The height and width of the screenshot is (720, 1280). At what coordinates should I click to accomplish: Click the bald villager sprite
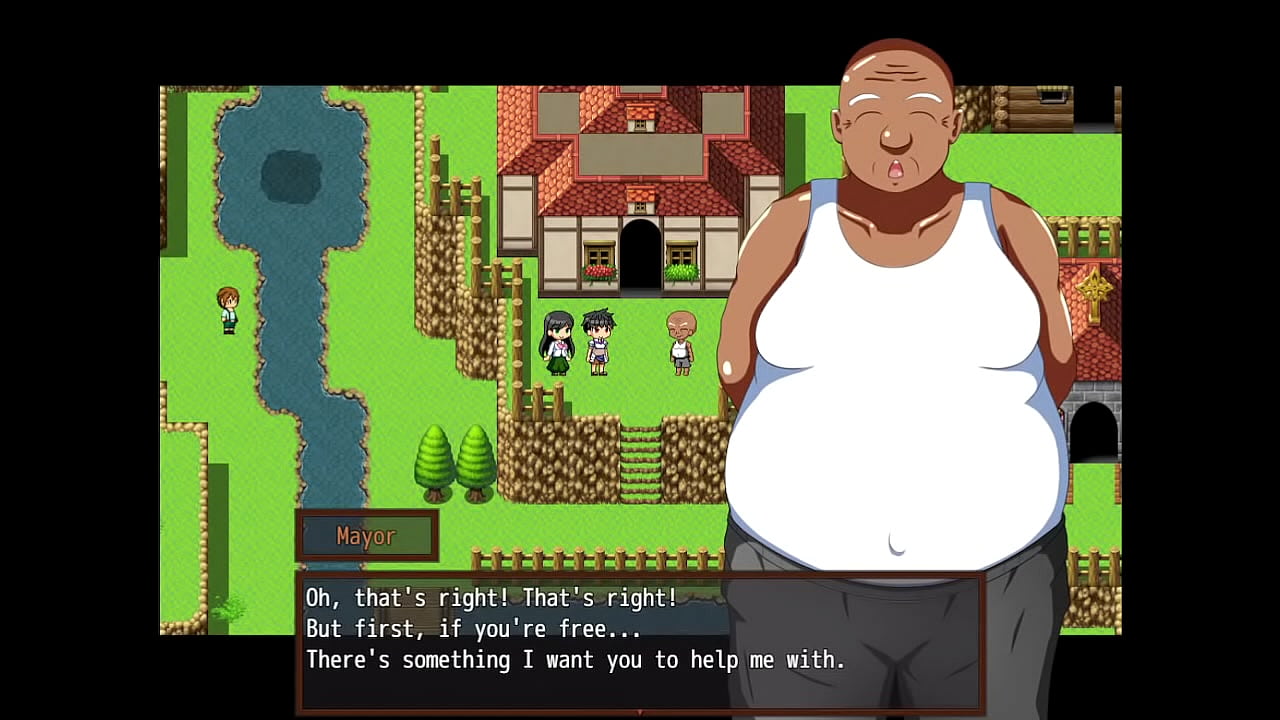click(683, 345)
